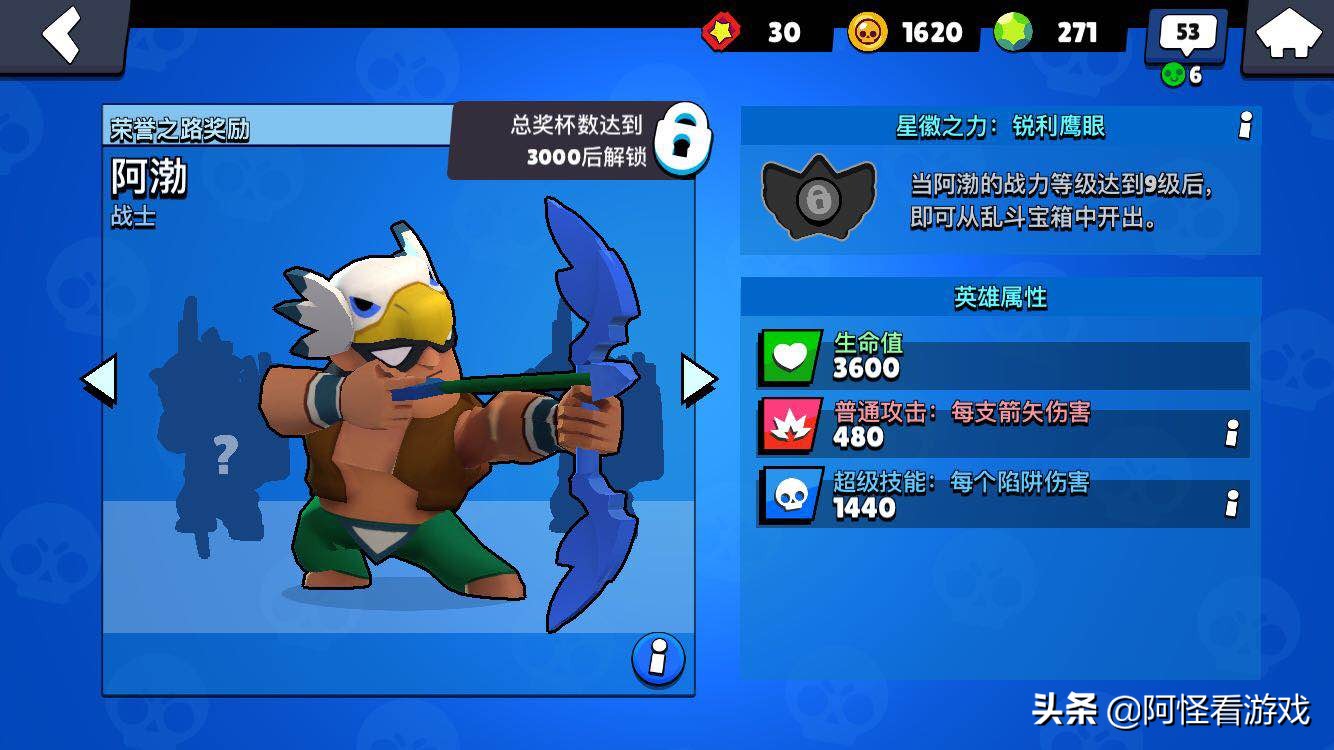The height and width of the screenshot is (750, 1334).
Task: Show the next brawler with right arrow
Action: (699, 380)
